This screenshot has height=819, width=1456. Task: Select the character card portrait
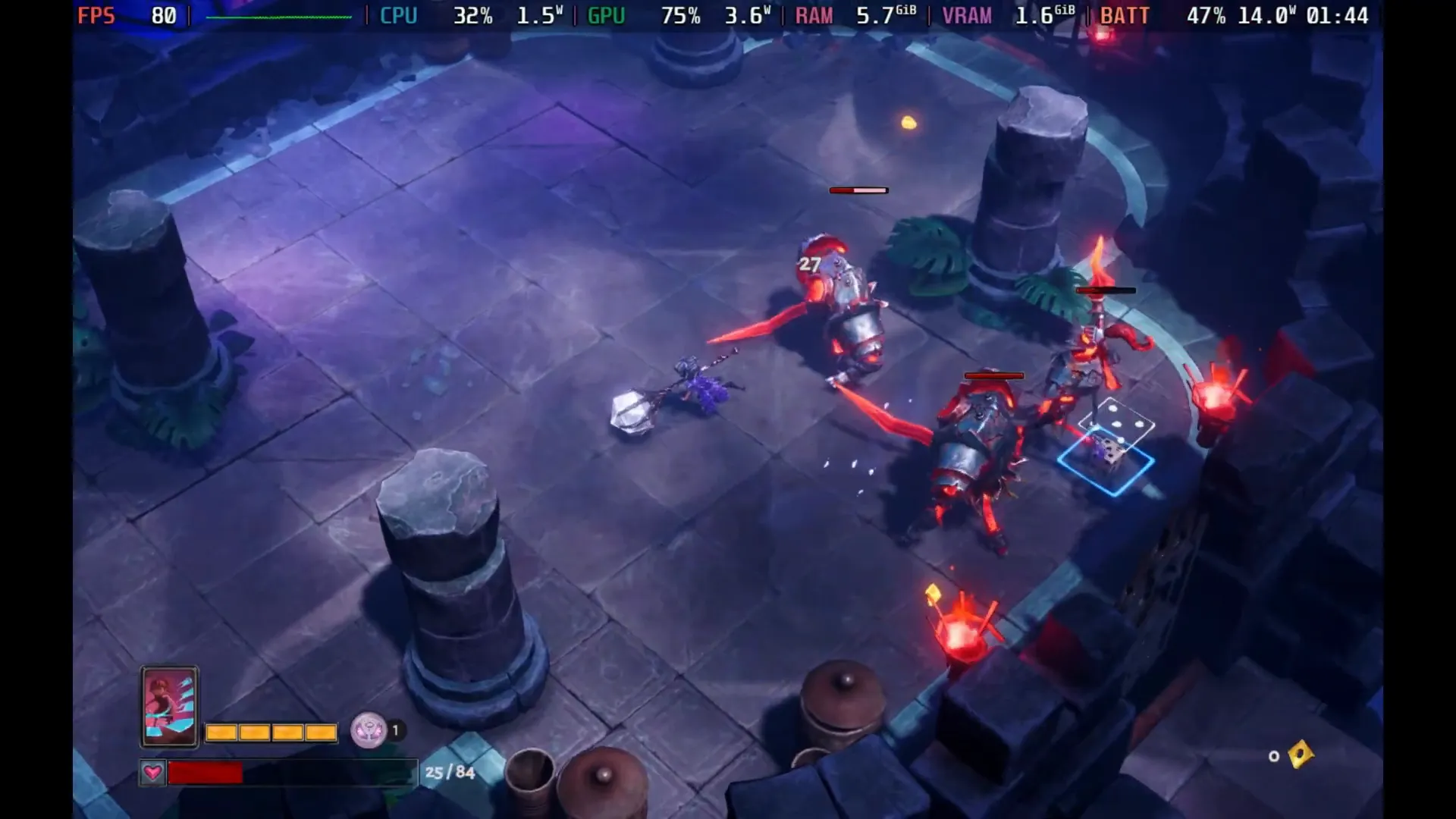169,707
